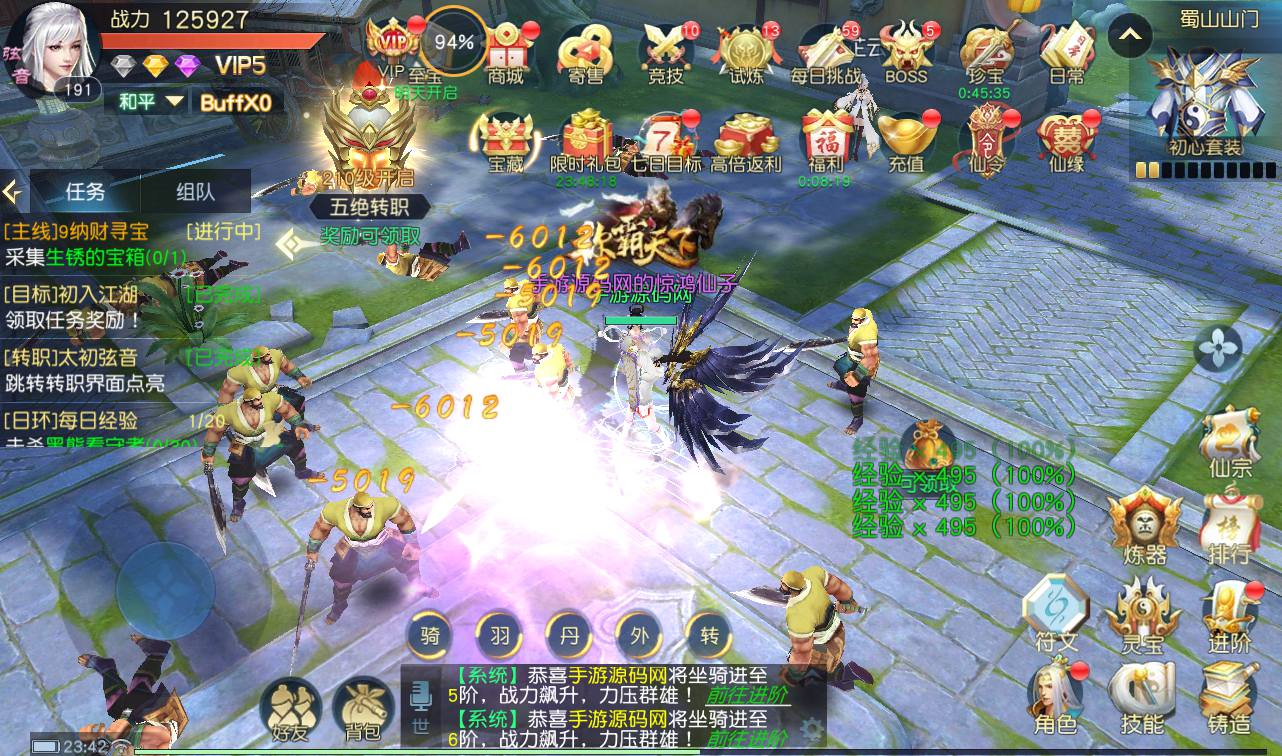Open the 铸造 forging menu
Image resolution: width=1282 pixels, height=756 pixels.
click(x=1228, y=698)
